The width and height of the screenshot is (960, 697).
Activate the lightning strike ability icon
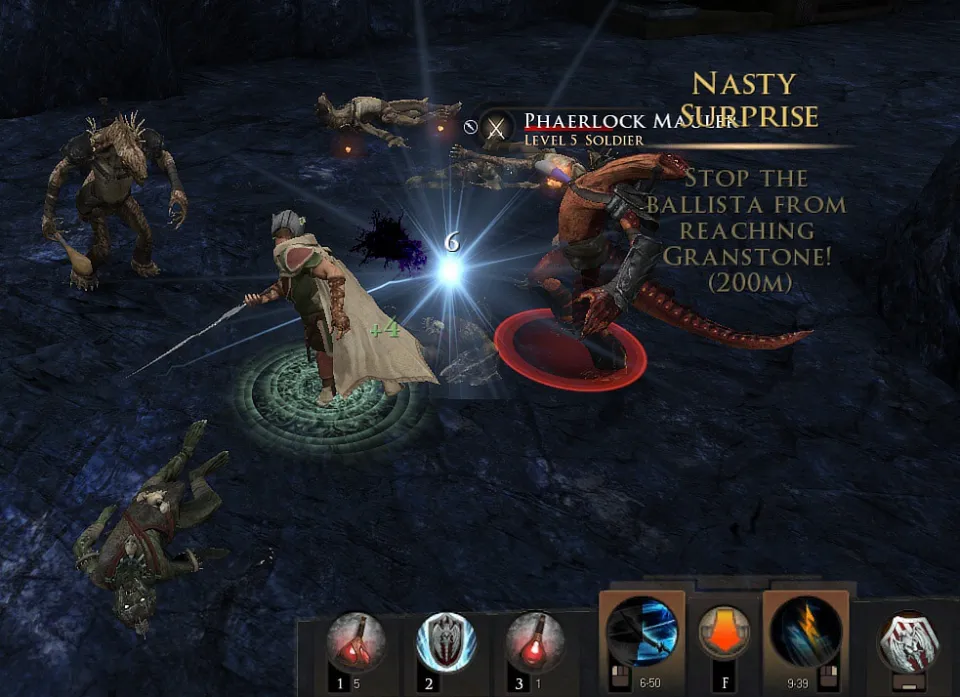[805, 631]
